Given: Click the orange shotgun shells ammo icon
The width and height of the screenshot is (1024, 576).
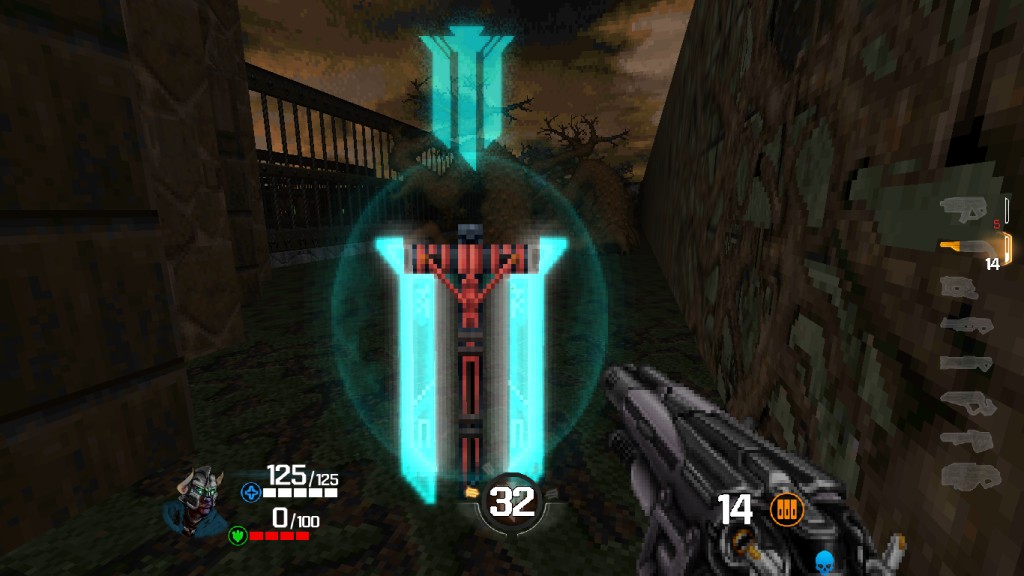Looking at the screenshot, I should point(787,511).
